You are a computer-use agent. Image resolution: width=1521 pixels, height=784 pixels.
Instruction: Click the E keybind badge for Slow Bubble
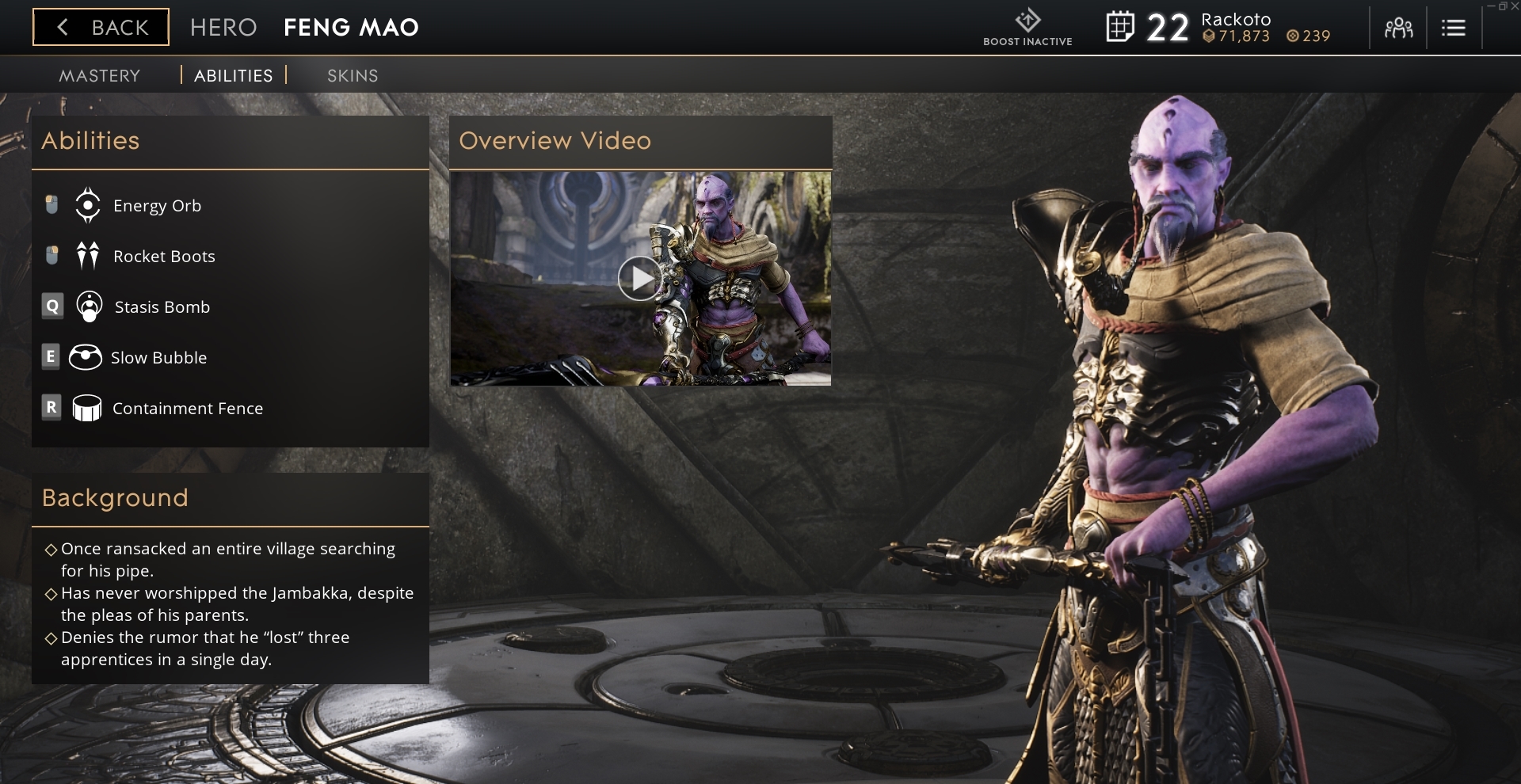(51, 357)
